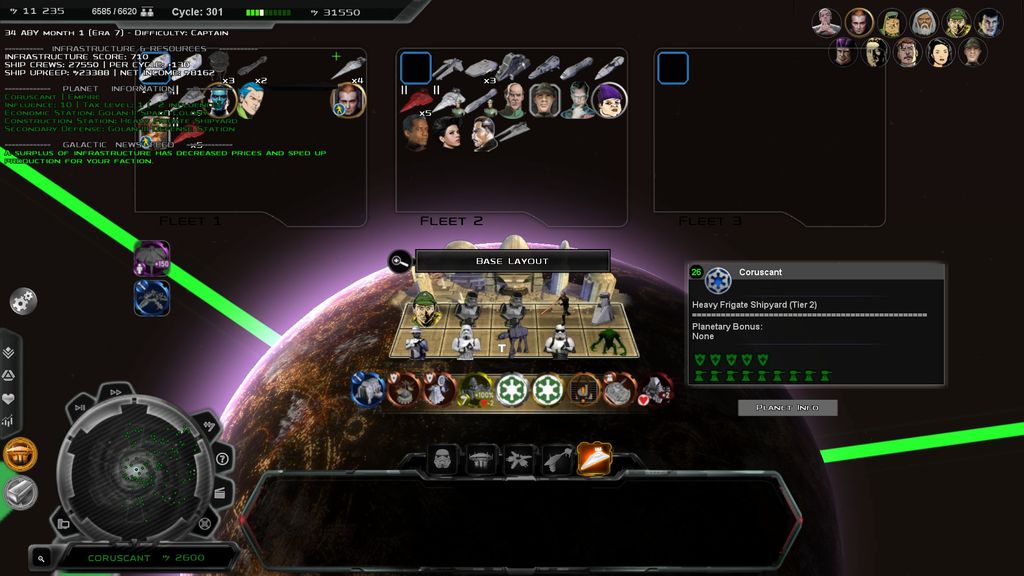Select the walker vehicle build tab
Image resolution: width=1024 pixels, height=576 pixels.
pyautogui.click(x=480, y=460)
